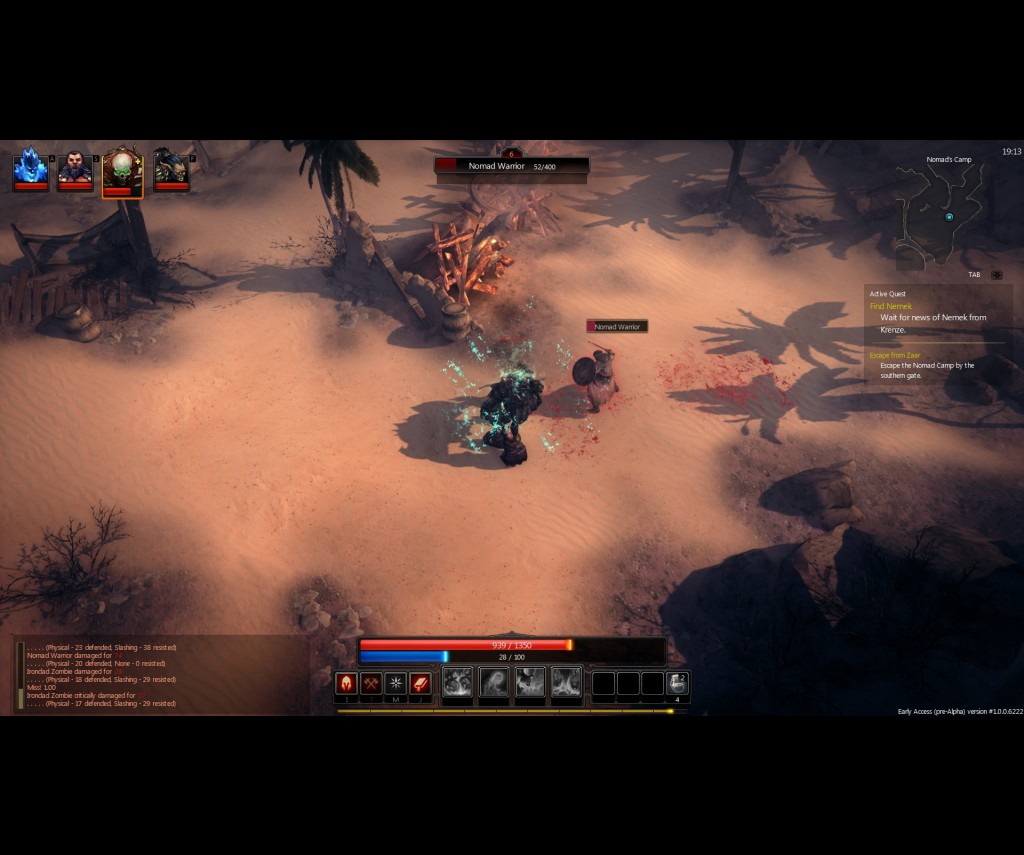
Task: Click the Nomad Warrior target frame
Action: pyautogui.click(x=512, y=166)
